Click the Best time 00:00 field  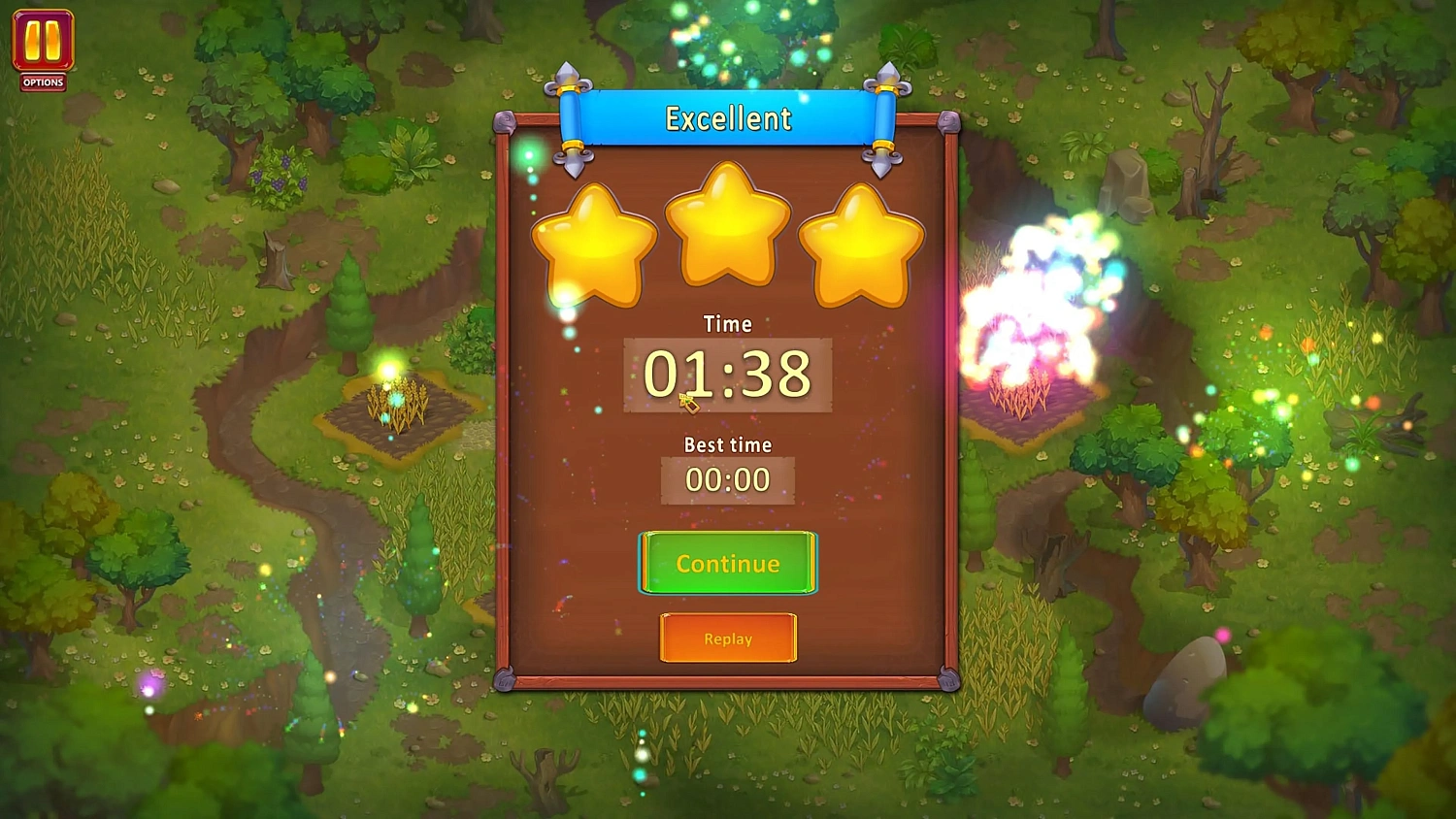[x=727, y=479]
